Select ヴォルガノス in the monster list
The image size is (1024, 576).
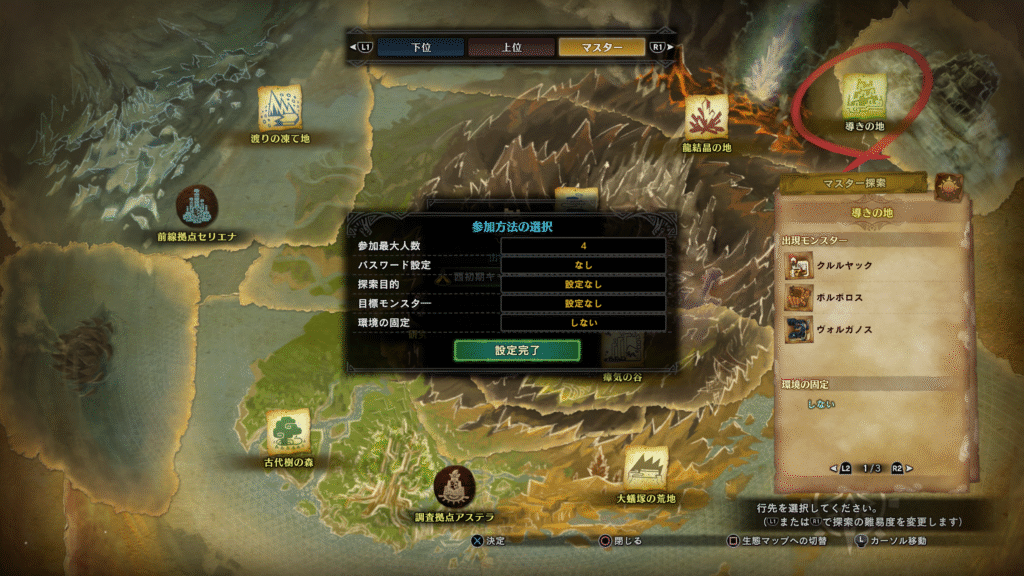846,330
